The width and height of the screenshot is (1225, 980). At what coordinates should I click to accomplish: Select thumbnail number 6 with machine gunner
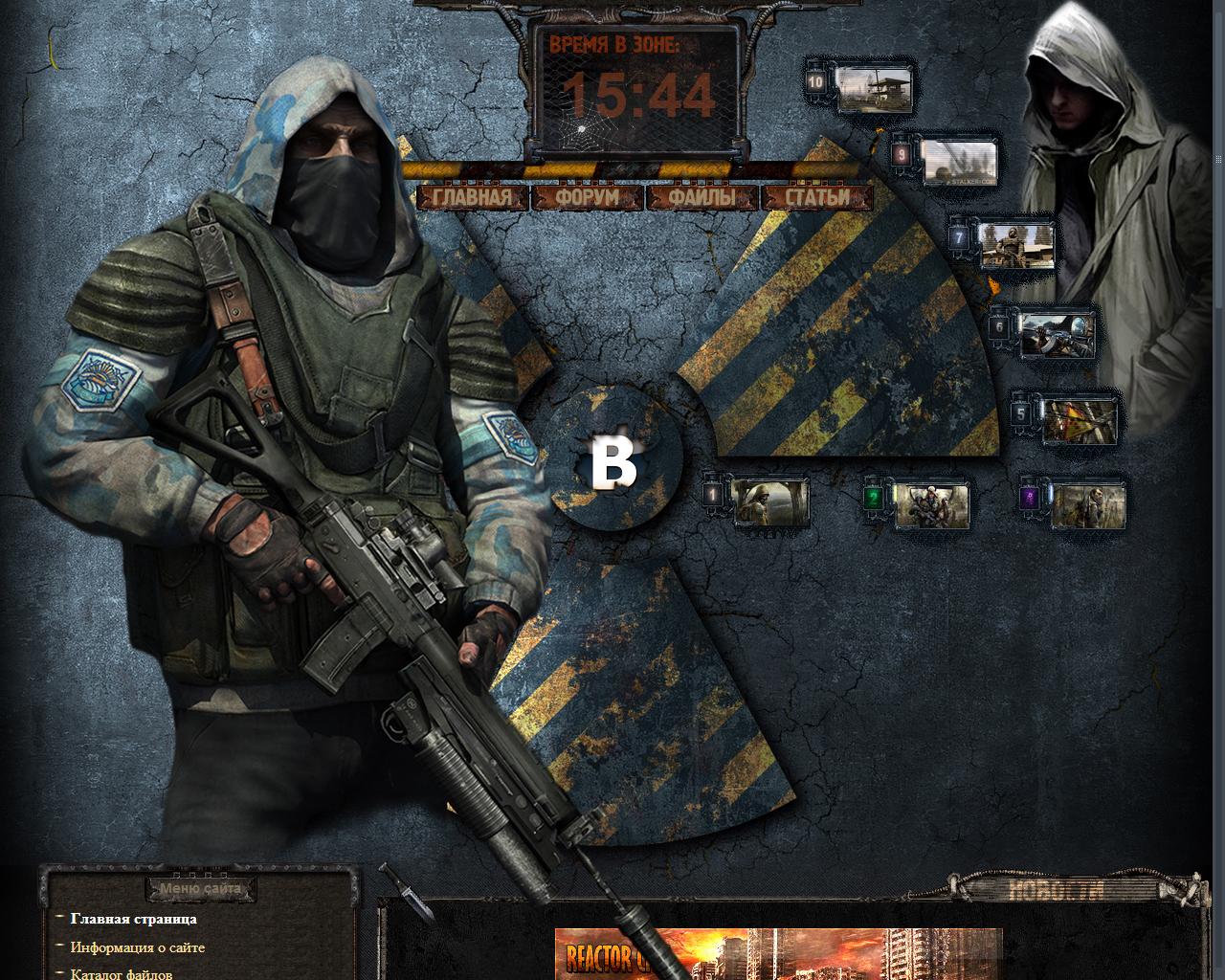[x=1055, y=333]
